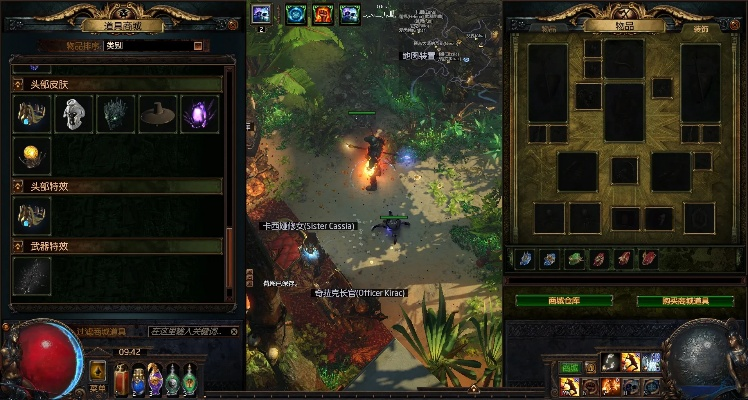Image resolution: width=748 pixels, height=400 pixels.
Task: Open the 菜单 menu button
Action: coord(97,371)
